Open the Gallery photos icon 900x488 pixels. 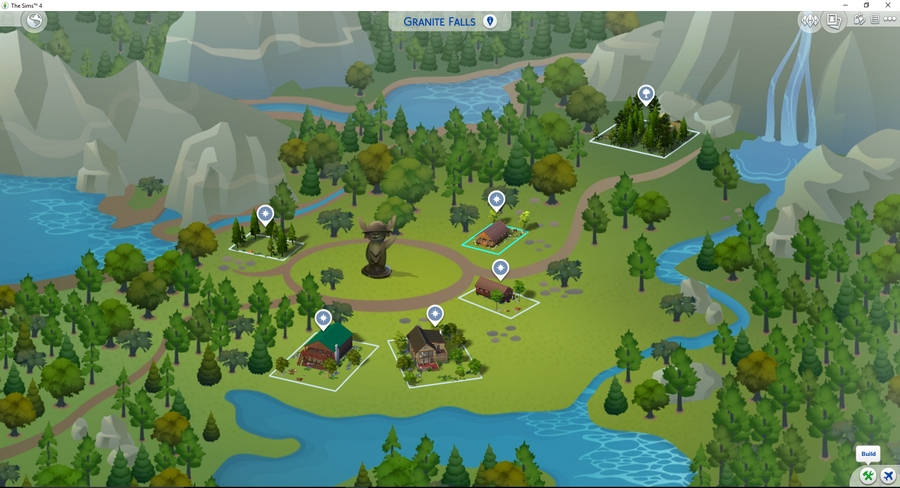[x=832, y=20]
